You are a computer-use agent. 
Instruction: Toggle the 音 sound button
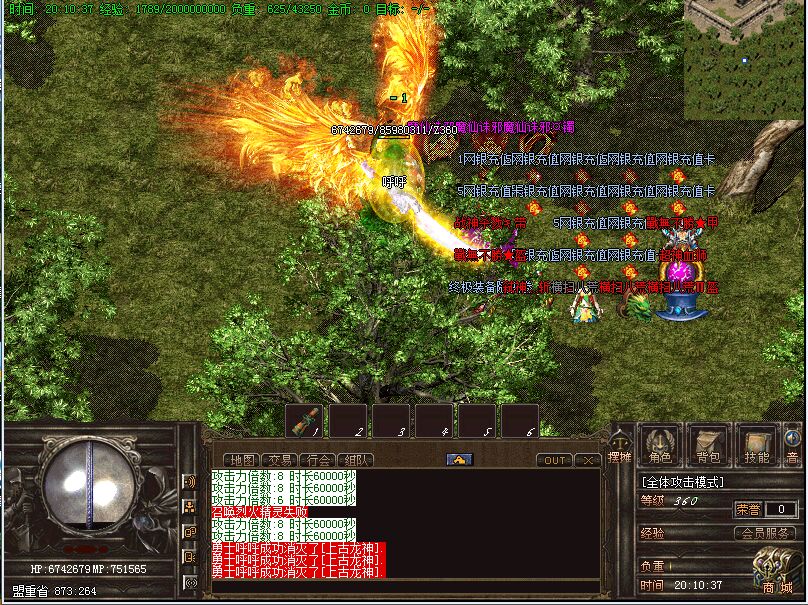793,445
